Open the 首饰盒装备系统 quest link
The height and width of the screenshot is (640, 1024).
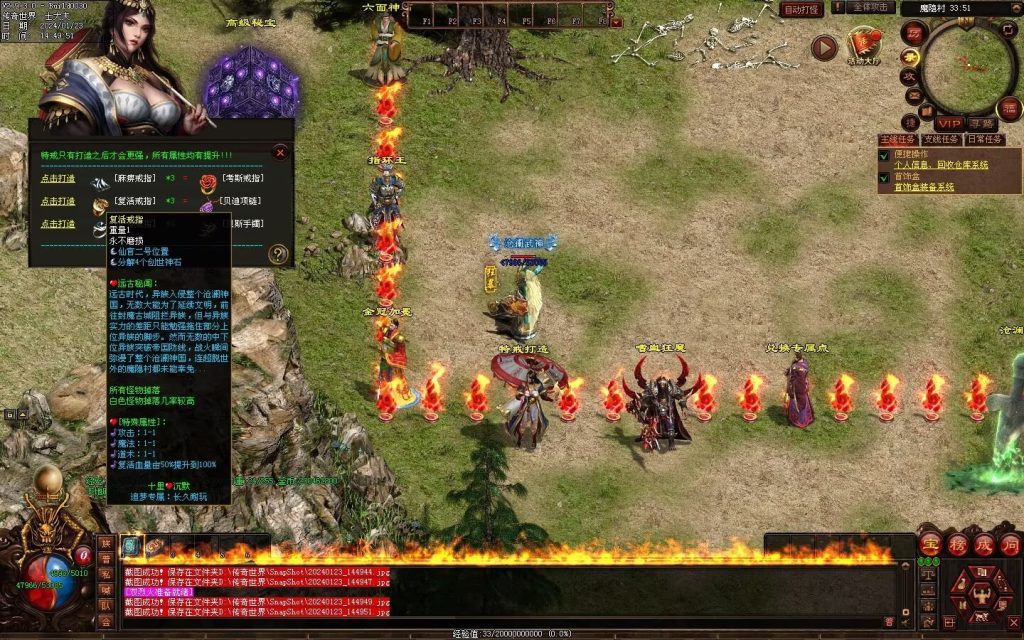(x=923, y=187)
